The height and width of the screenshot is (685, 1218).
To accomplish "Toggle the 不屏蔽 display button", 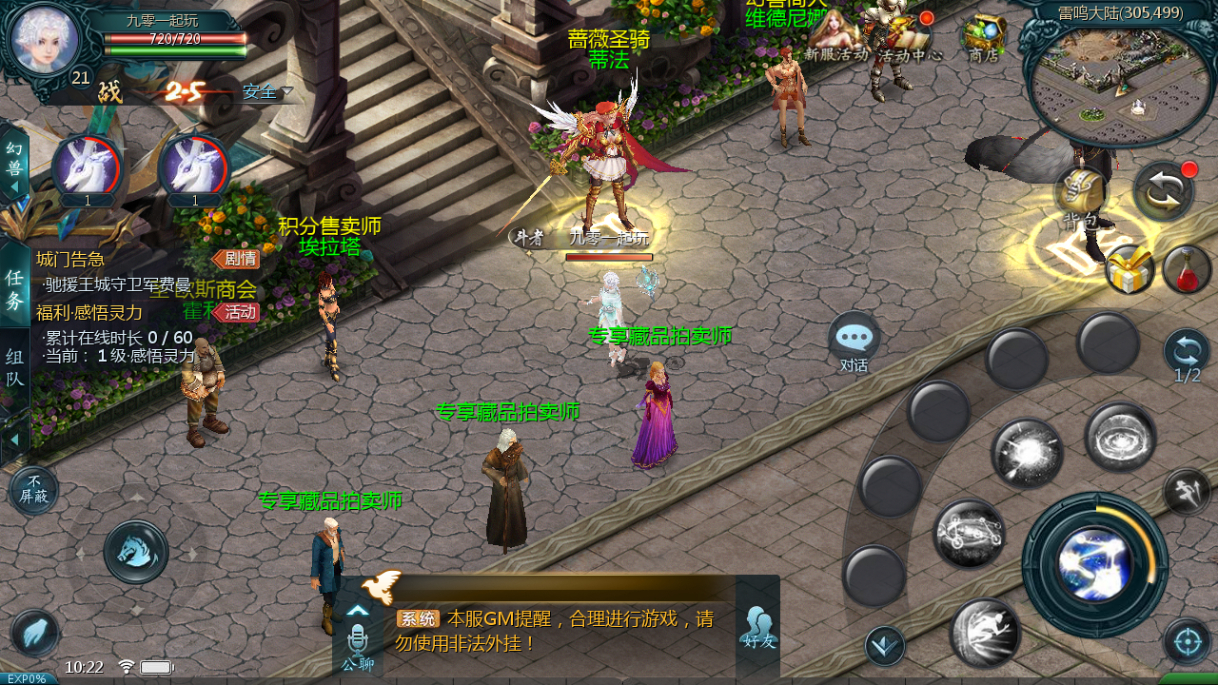I will point(34,491).
